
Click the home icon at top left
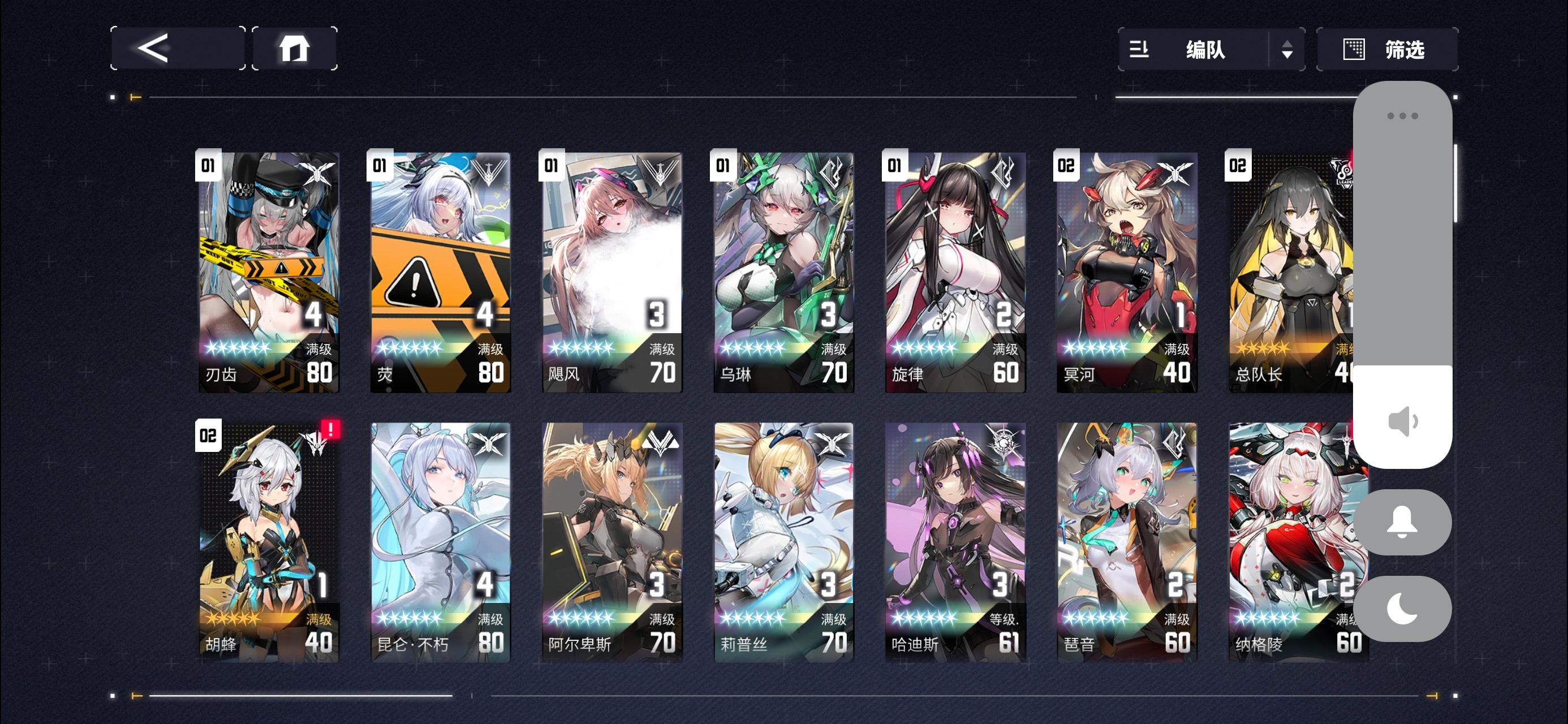click(295, 49)
